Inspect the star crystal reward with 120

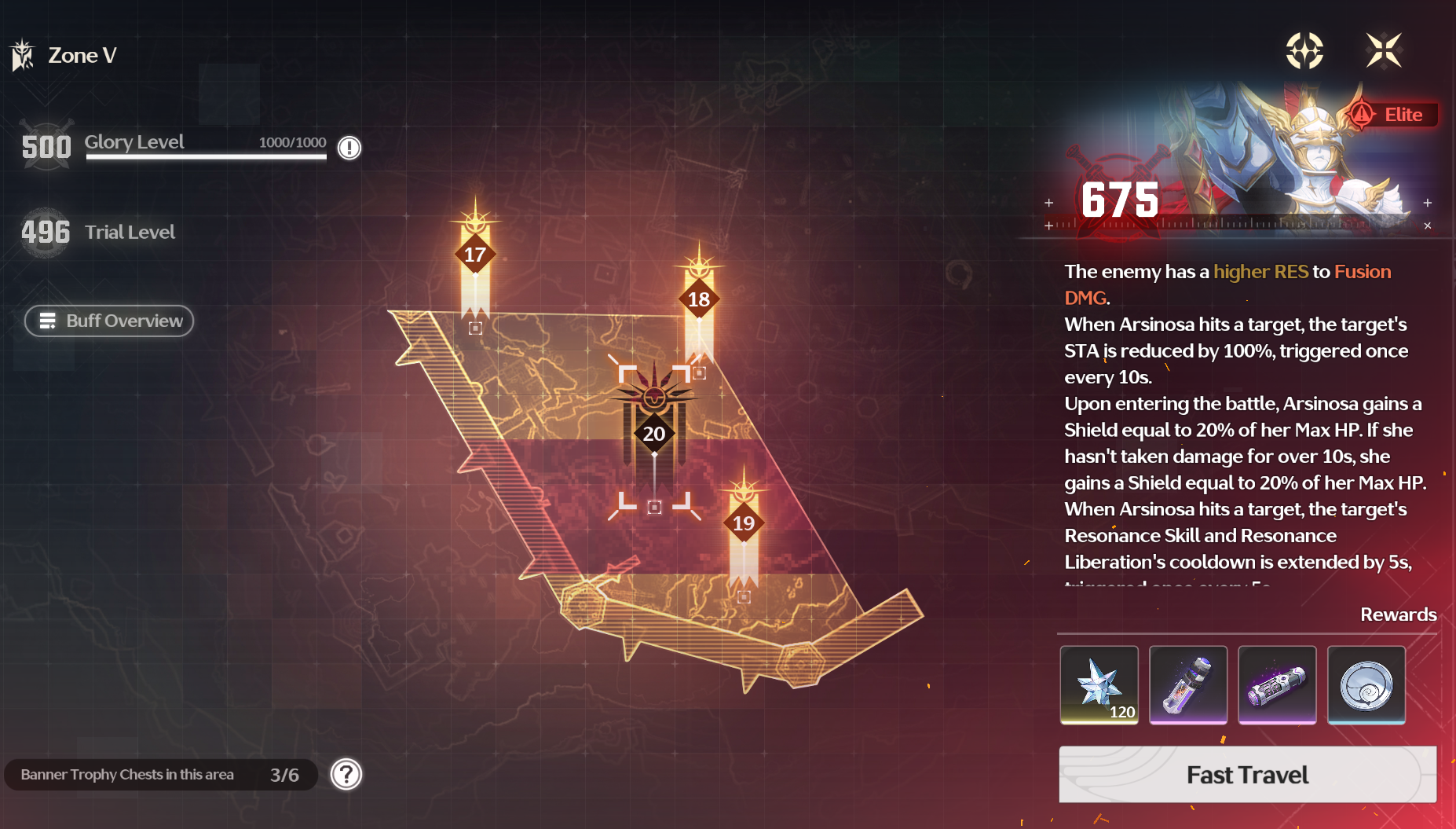(x=1099, y=684)
